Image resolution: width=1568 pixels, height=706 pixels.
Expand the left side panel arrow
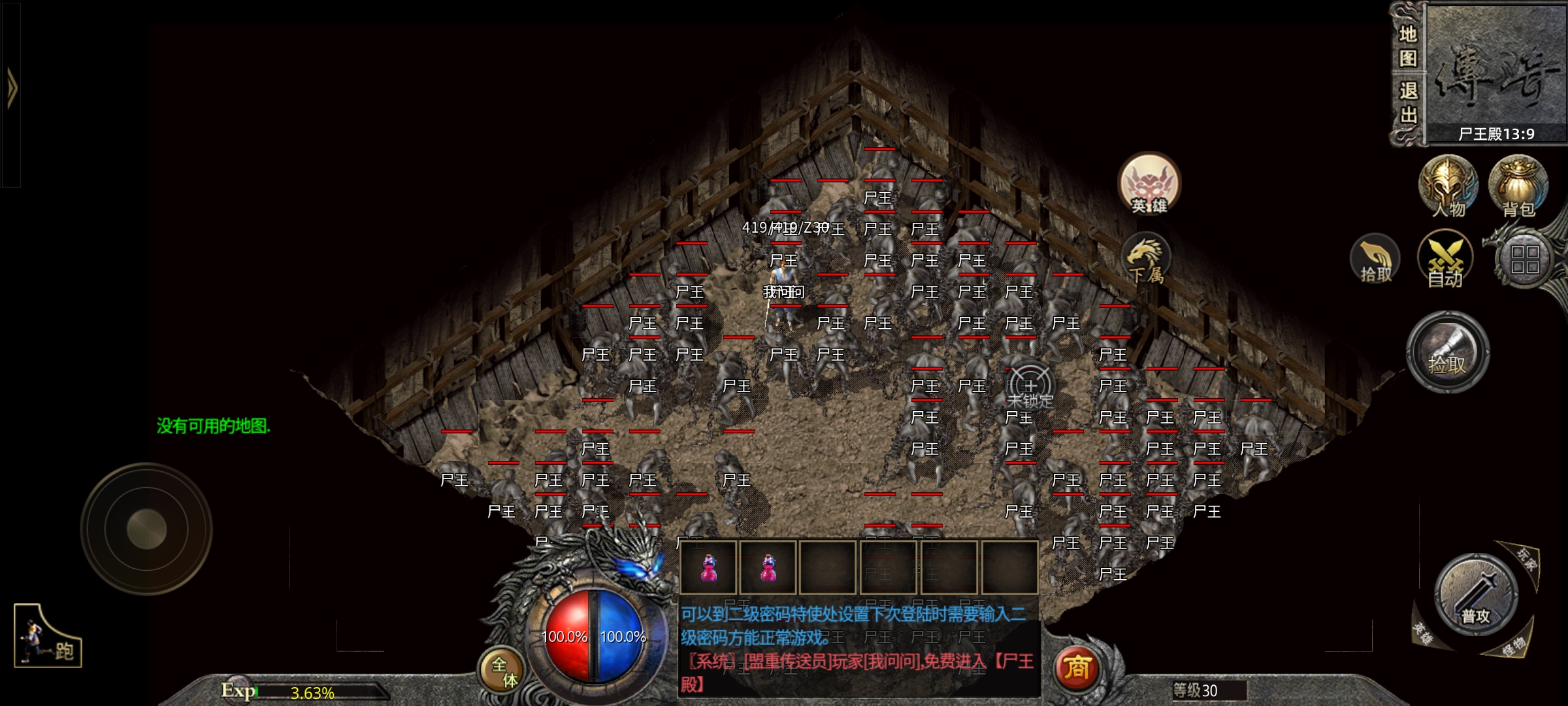[11, 88]
